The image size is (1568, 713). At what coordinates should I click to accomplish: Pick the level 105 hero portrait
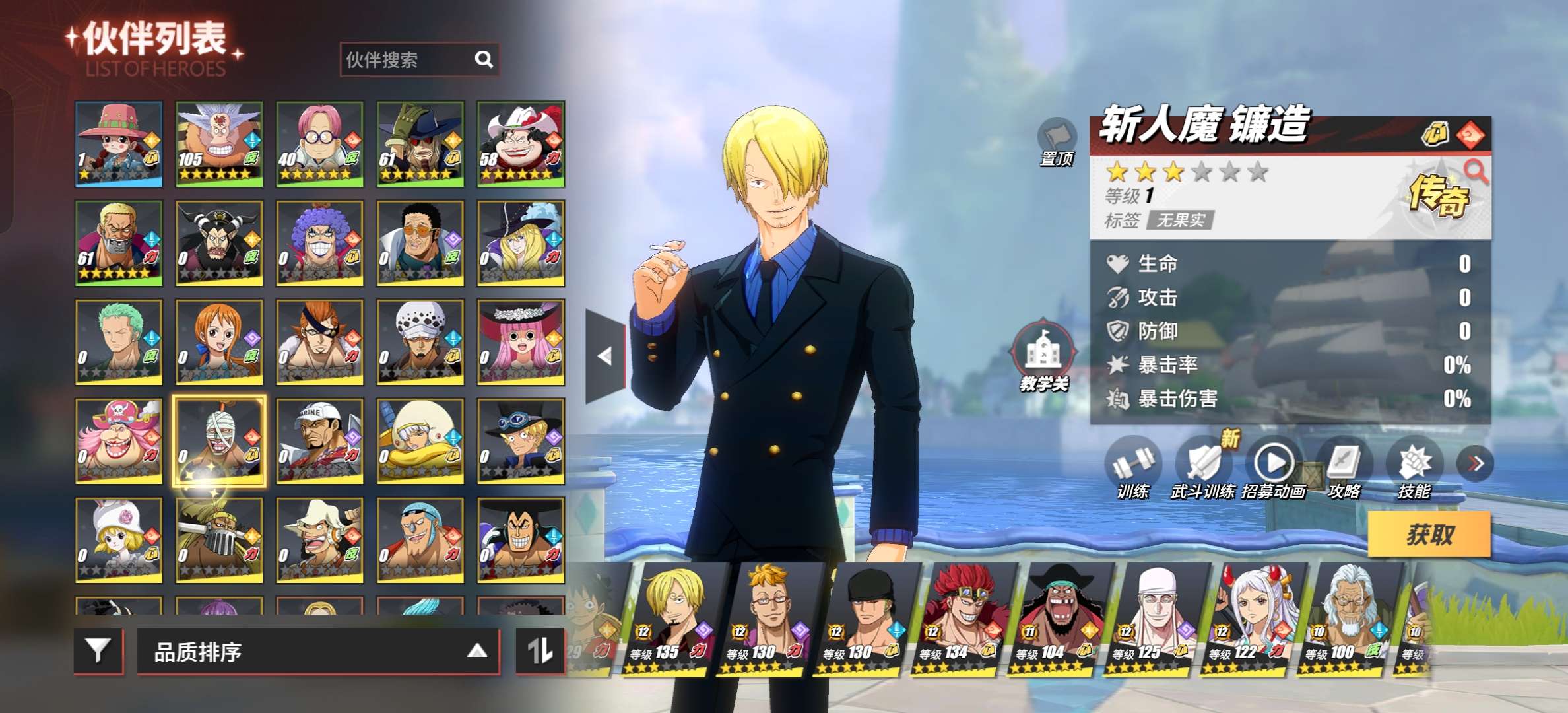coord(219,143)
